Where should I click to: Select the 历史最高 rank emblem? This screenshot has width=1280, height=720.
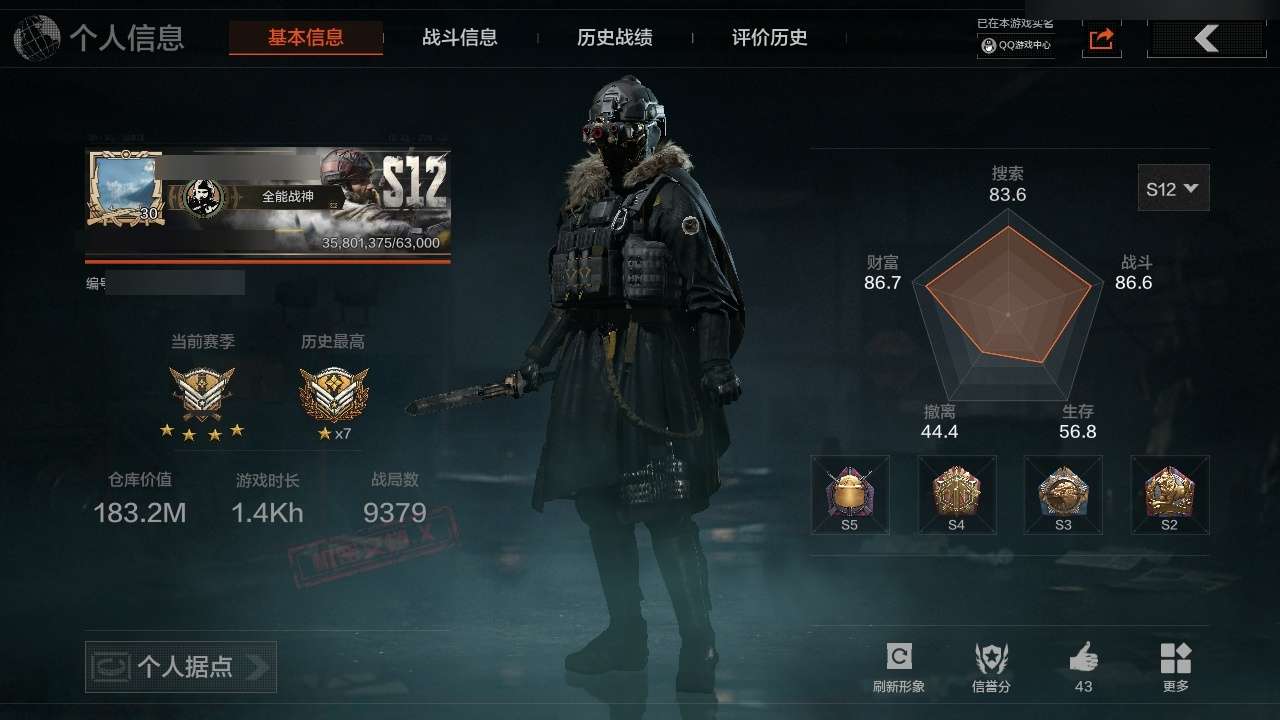[x=333, y=393]
